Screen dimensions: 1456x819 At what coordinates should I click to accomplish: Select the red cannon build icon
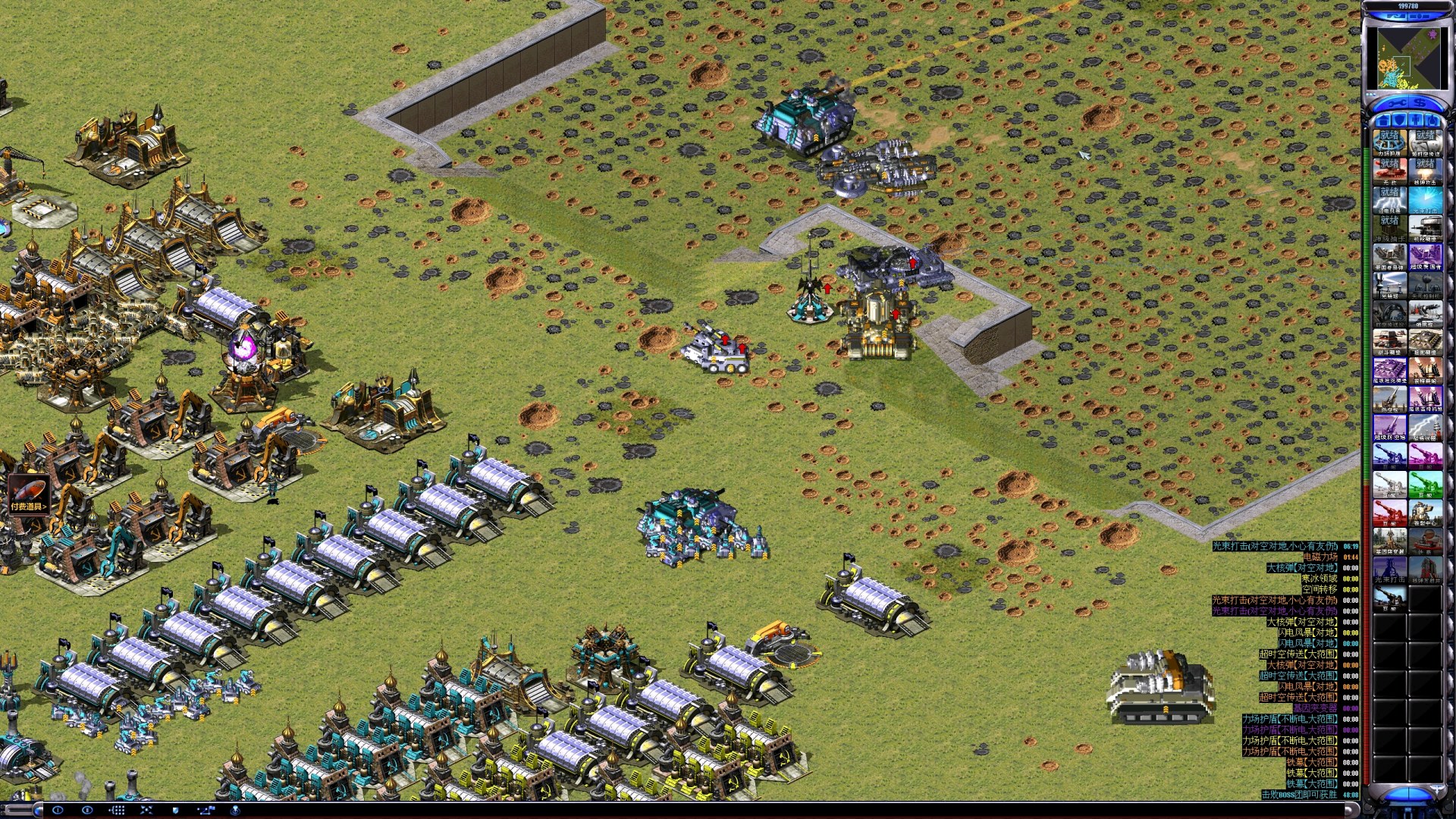(1389, 514)
